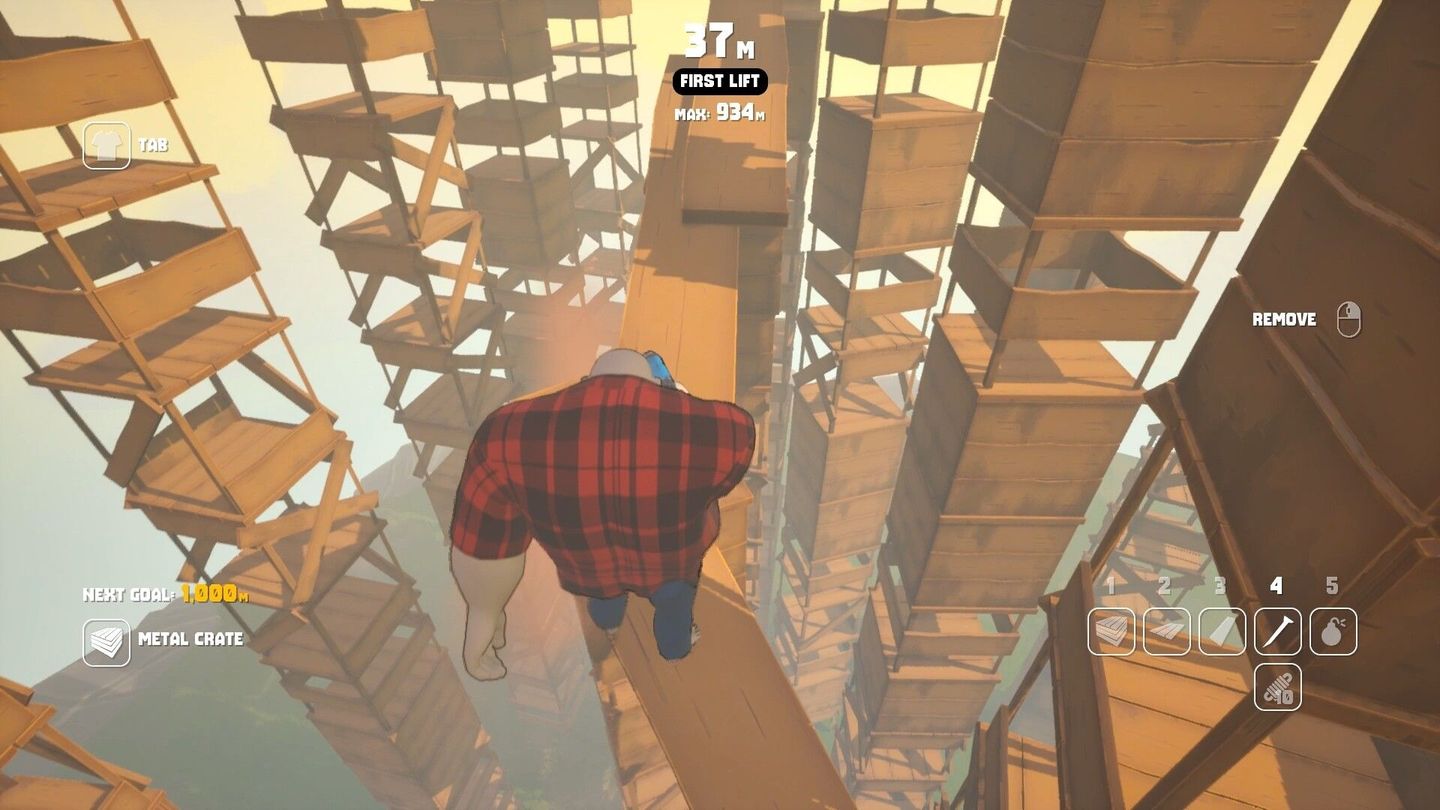Click the MAX: 934m record text
The width and height of the screenshot is (1440, 810).
coord(719,111)
